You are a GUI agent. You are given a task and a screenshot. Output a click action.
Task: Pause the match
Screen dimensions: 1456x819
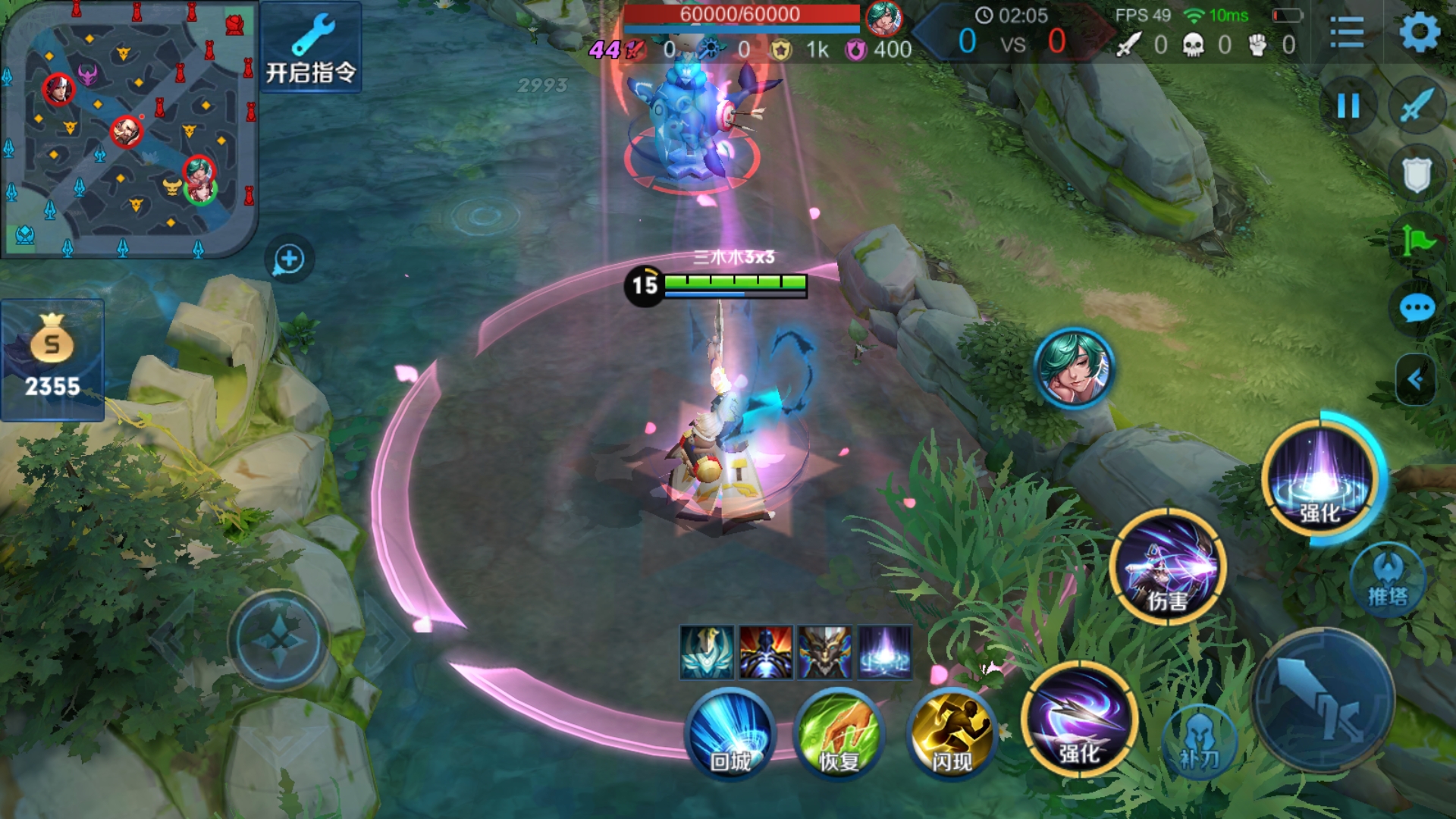(1348, 105)
